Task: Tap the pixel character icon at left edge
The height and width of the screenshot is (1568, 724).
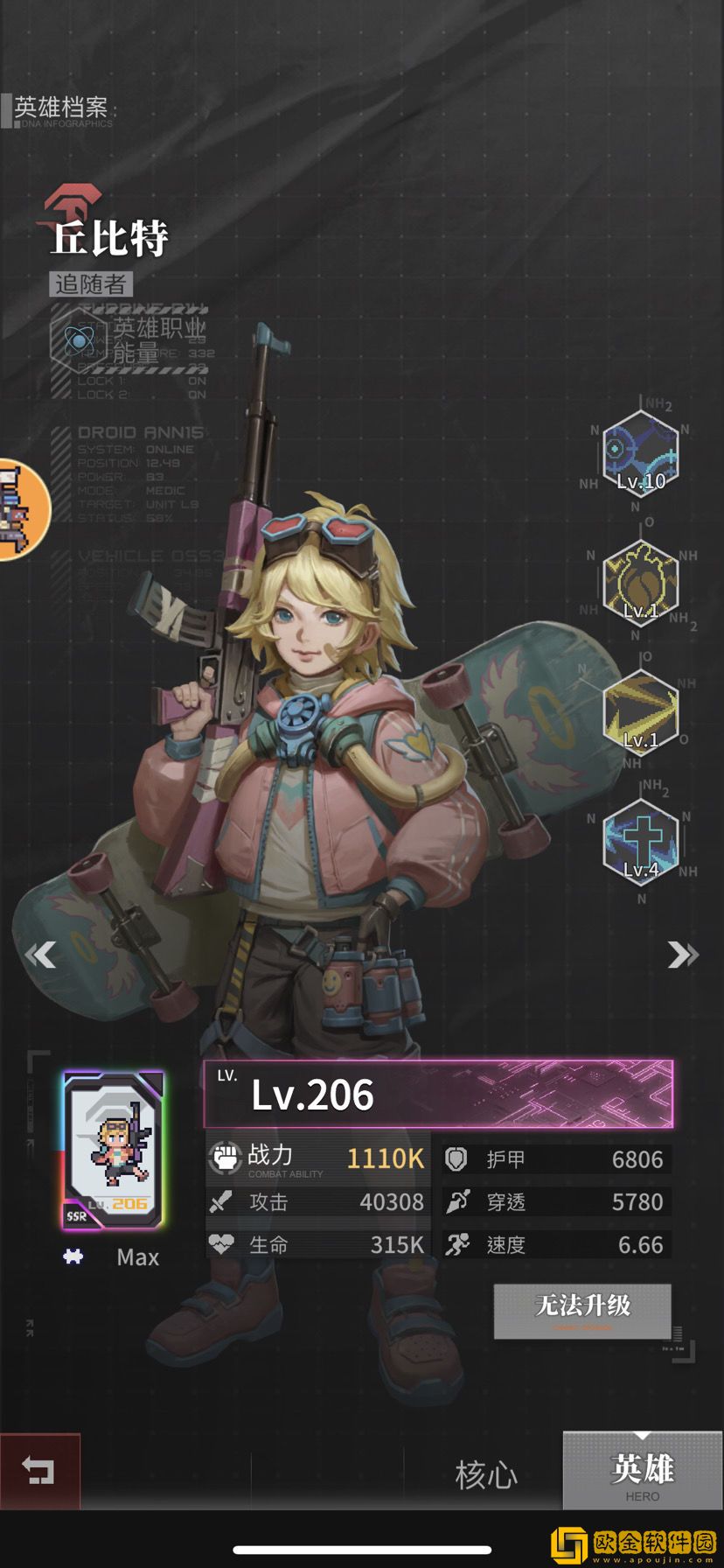Action: tap(17, 510)
